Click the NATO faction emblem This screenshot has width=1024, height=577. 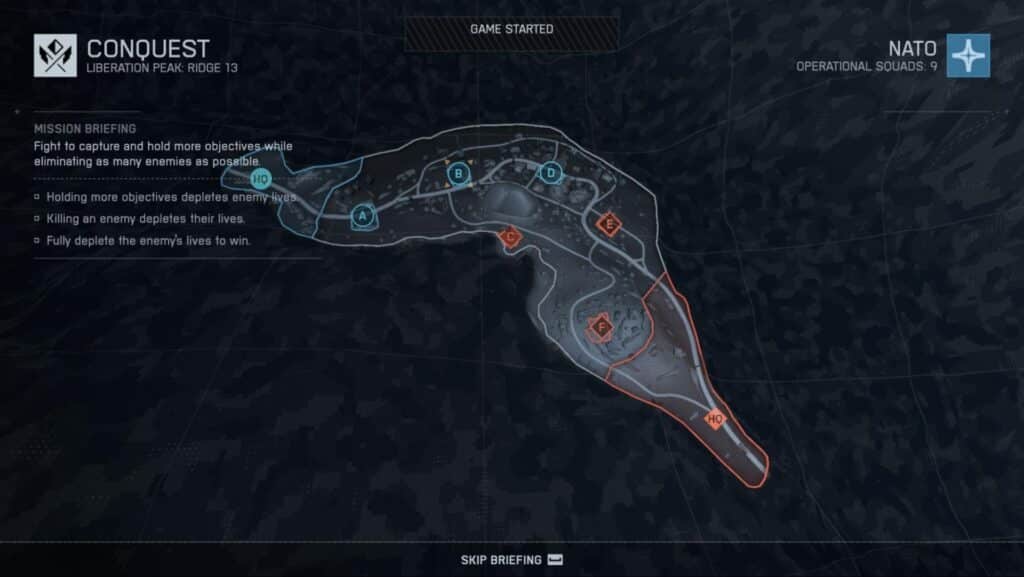click(x=968, y=55)
